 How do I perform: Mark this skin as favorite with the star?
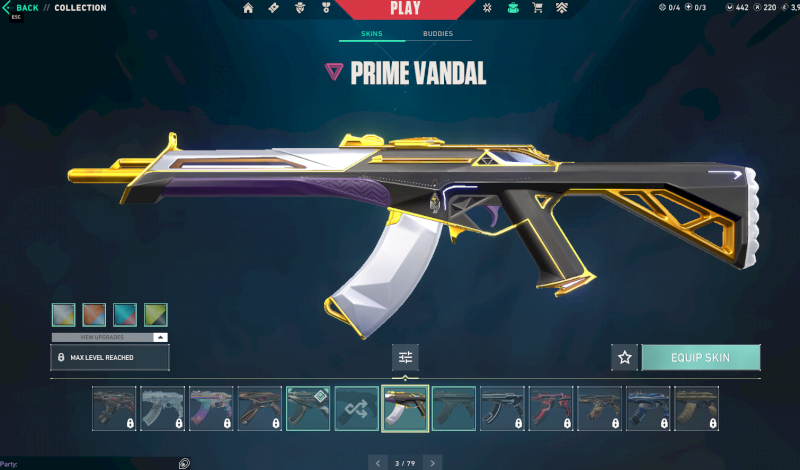tap(625, 357)
